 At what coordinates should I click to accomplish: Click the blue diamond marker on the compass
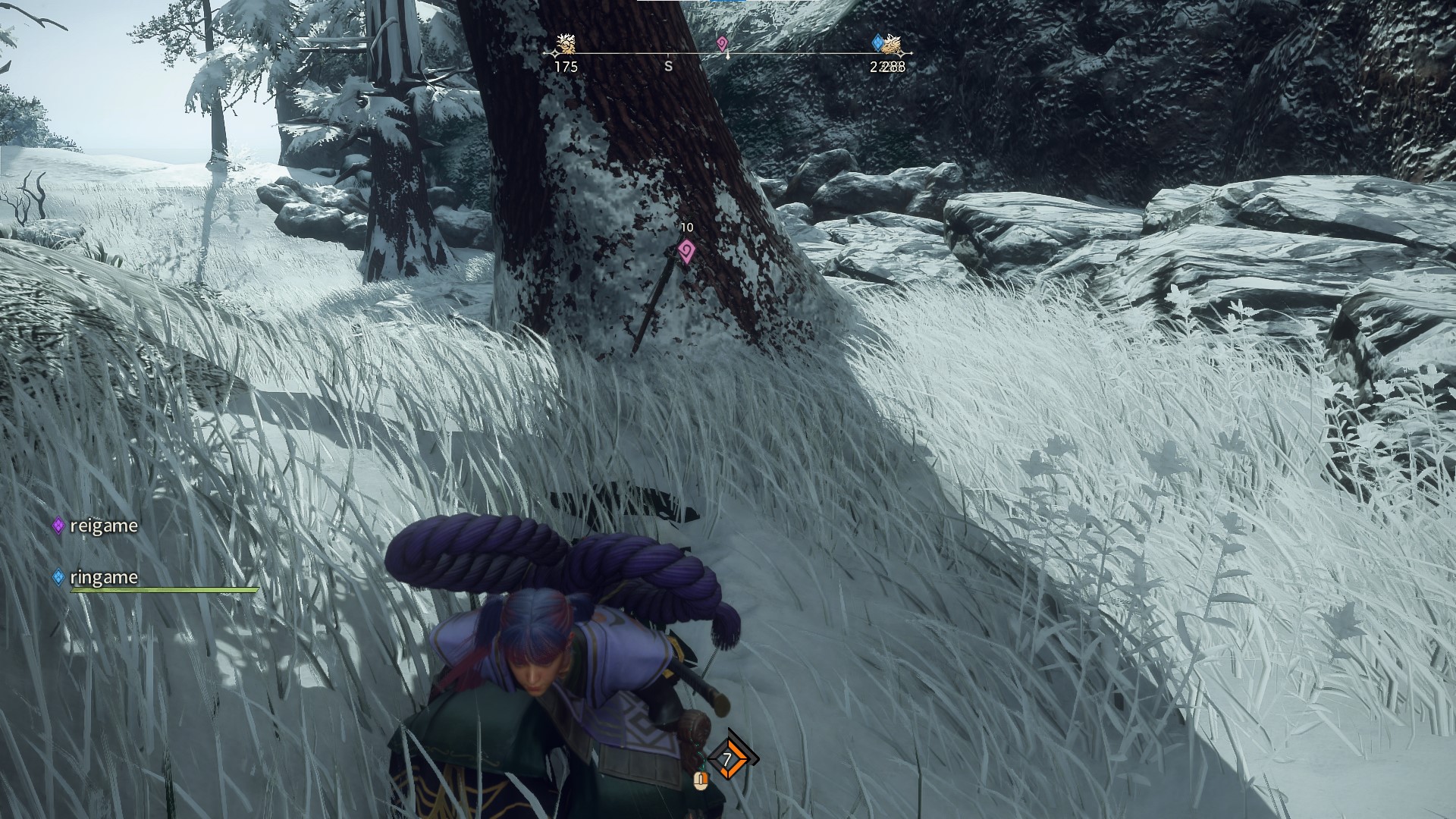pos(877,42)
